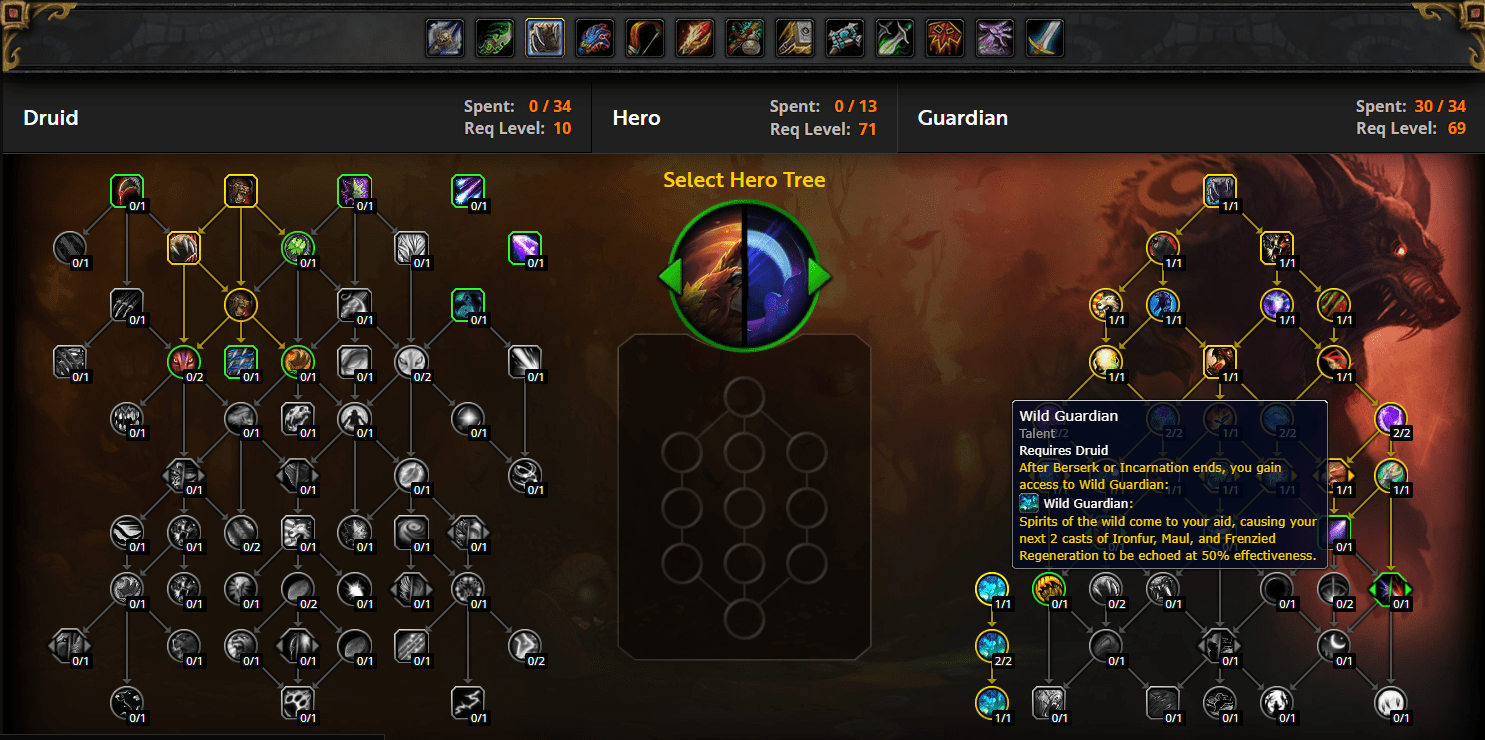Select the Warrior class icon with the sword
This screenshot has height=740, width=1485.
point(1044,38)
